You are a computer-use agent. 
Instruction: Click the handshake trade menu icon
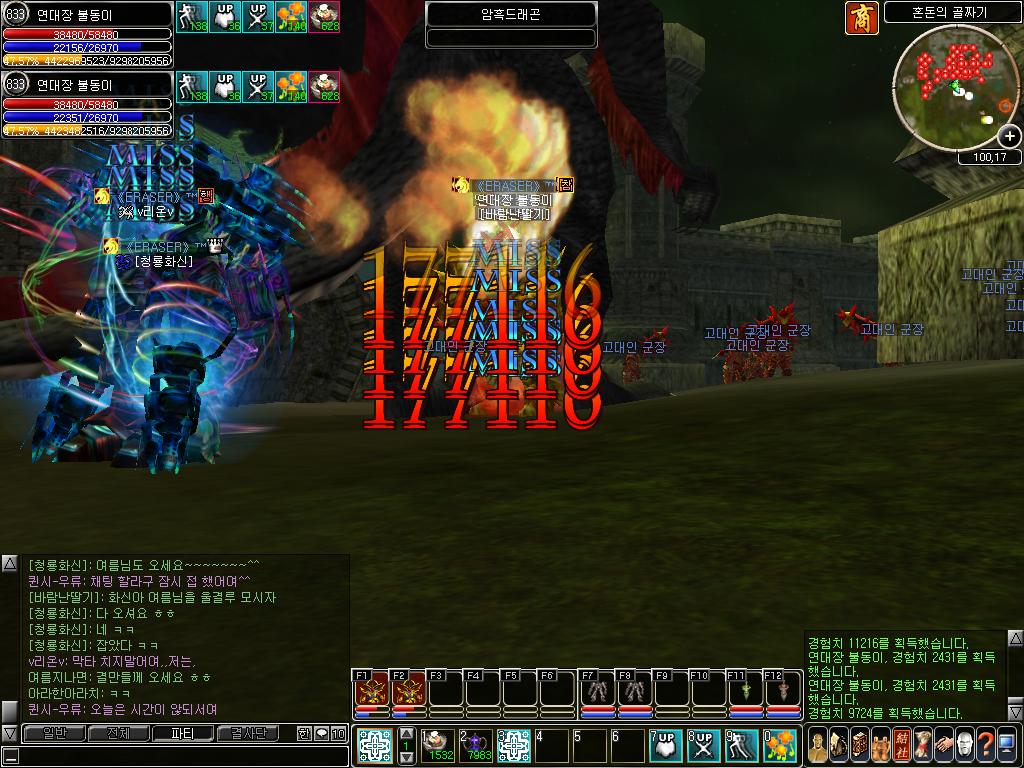pyautogui.click(x=943, y=745)
